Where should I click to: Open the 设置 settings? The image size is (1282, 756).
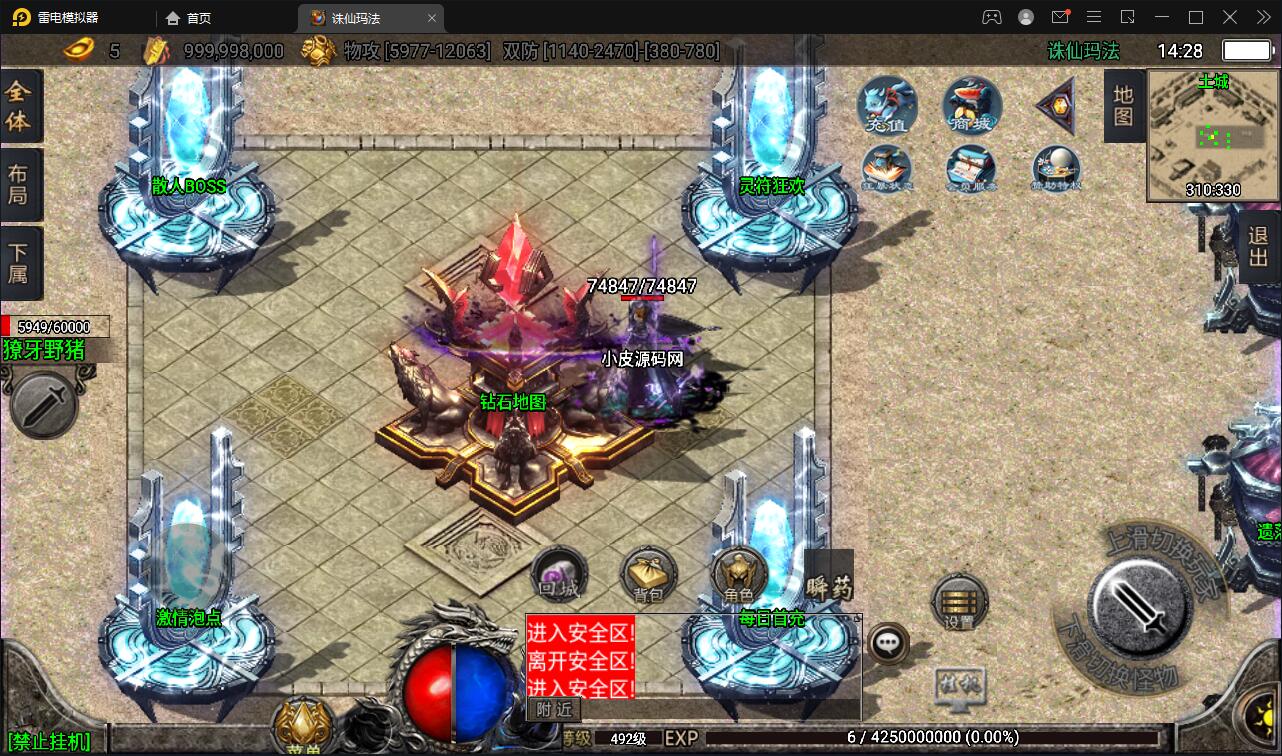coord(959,601)
